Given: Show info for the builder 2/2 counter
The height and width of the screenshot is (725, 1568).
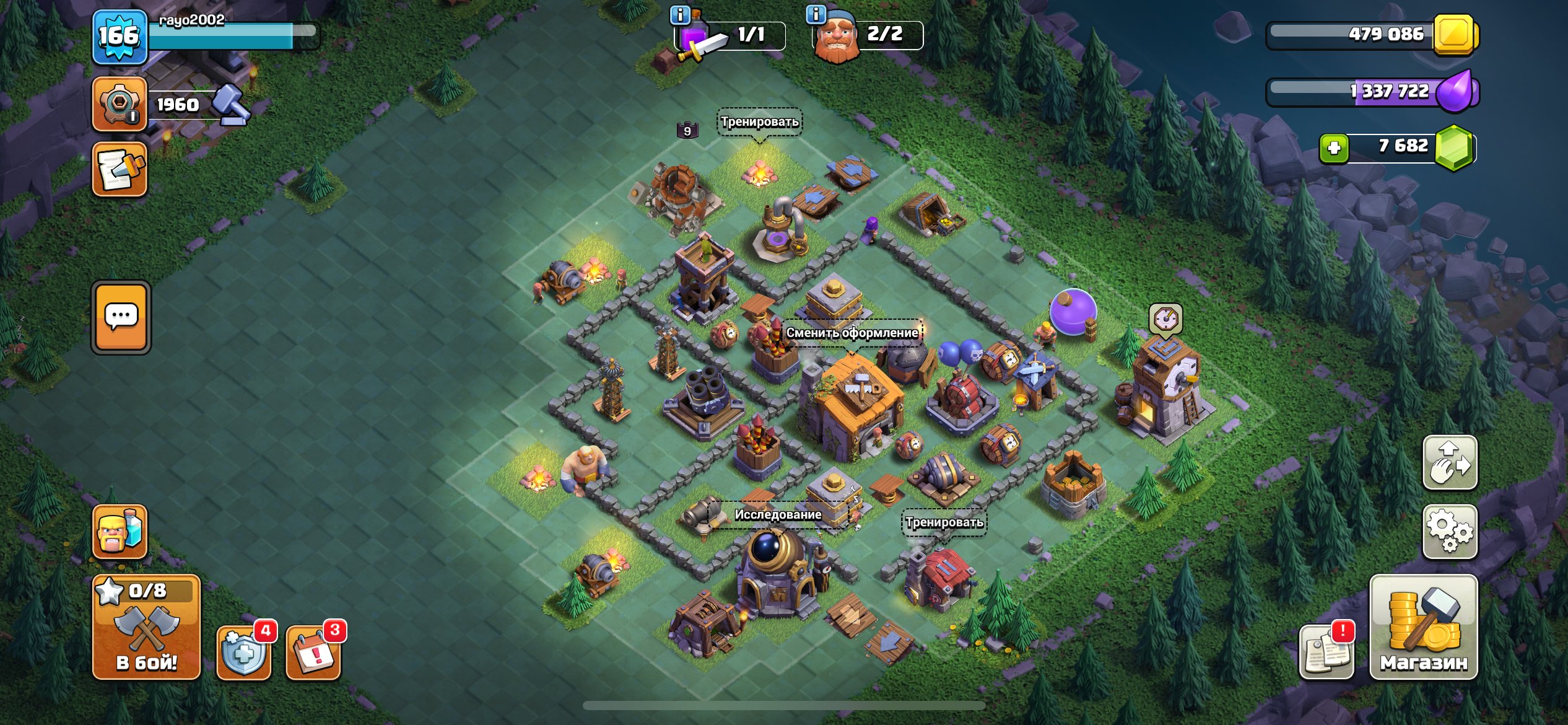Looking at the screenshot, I should pyautogui.click(x=816, y=14).
